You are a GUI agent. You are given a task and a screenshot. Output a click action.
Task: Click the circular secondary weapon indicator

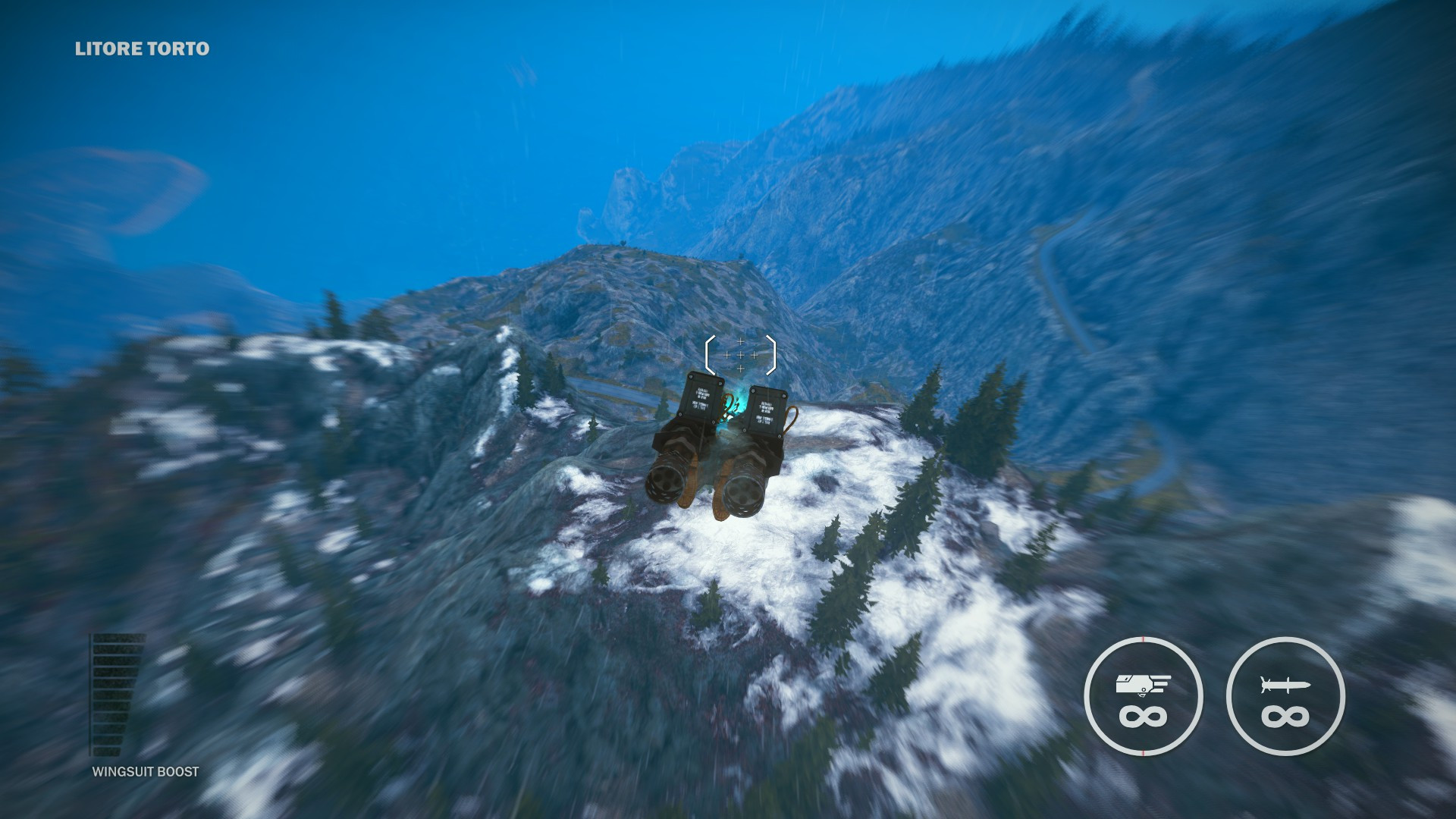point(1285,696)
